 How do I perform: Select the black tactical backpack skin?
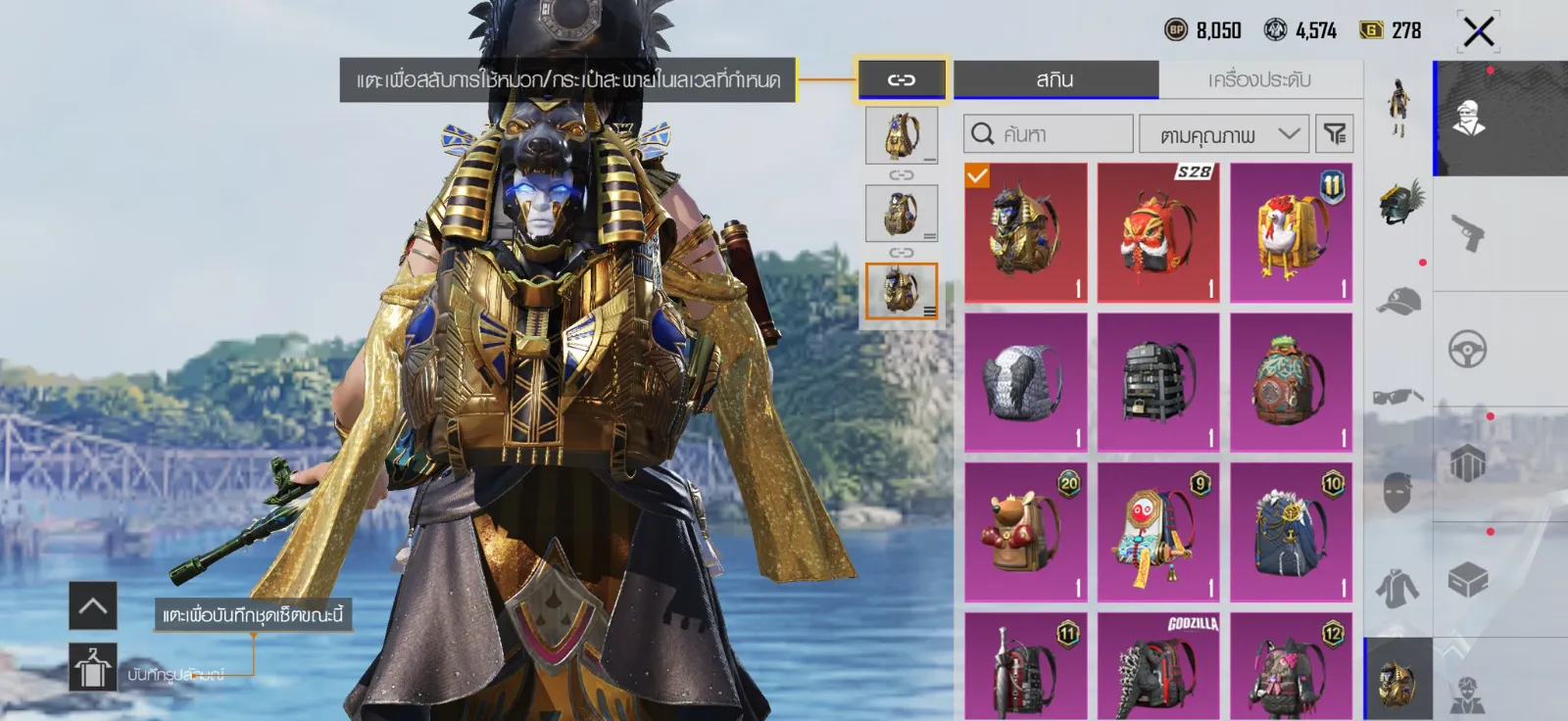(x=1158, y=382)
